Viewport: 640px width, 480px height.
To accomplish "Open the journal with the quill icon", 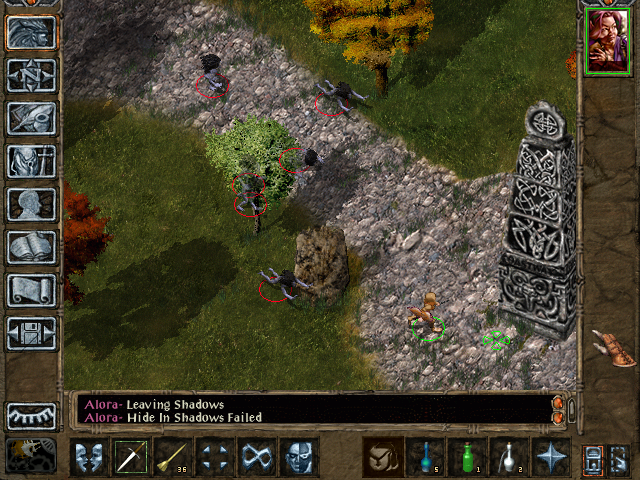I will 31,118.
